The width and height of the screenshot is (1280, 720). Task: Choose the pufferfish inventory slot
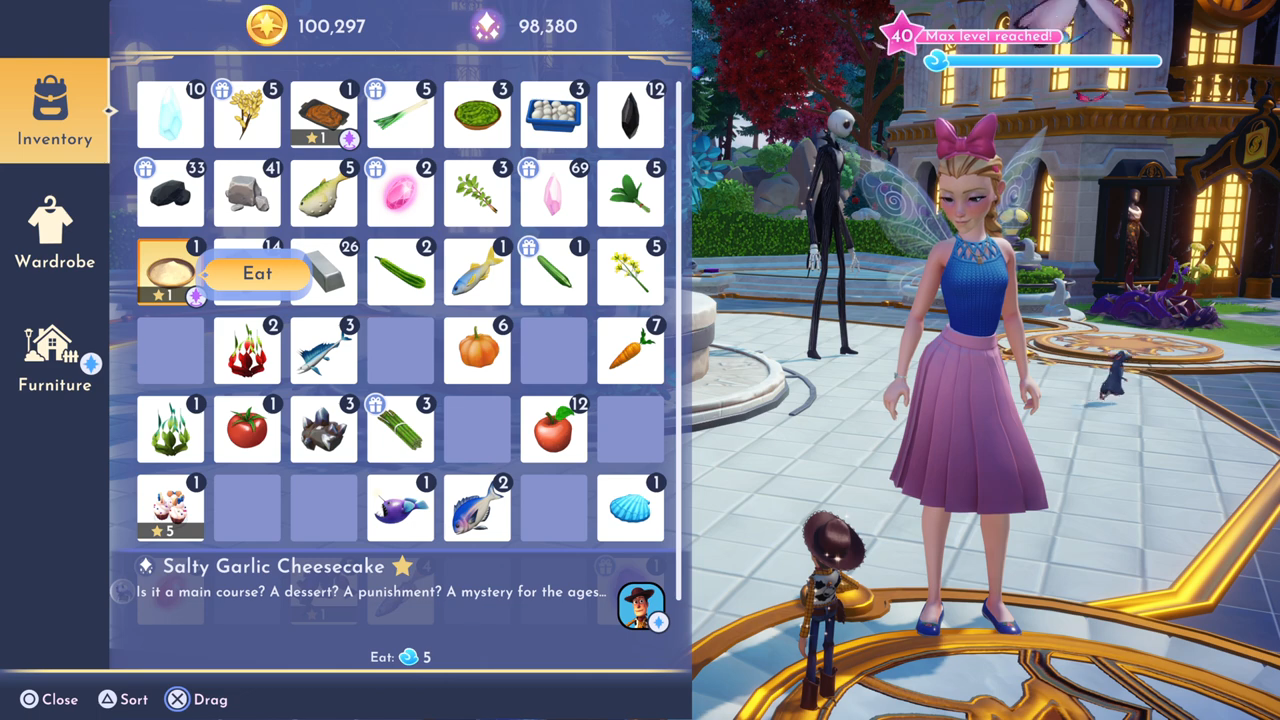tap(324, 193)
